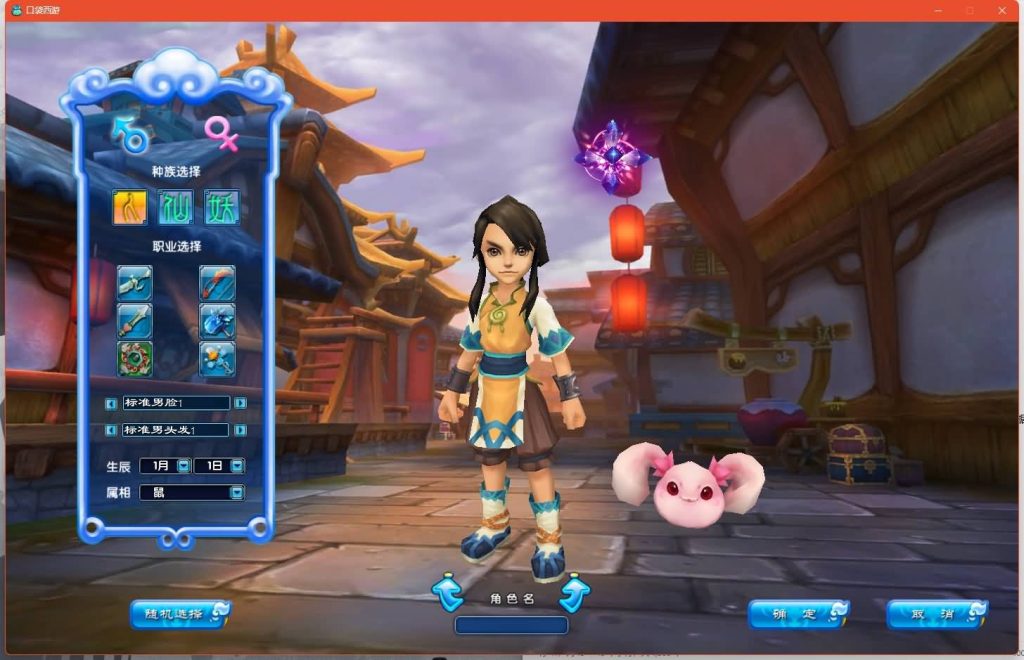Choose the bow class icon
Screen dimensions: 1024x660
point(217,283)
